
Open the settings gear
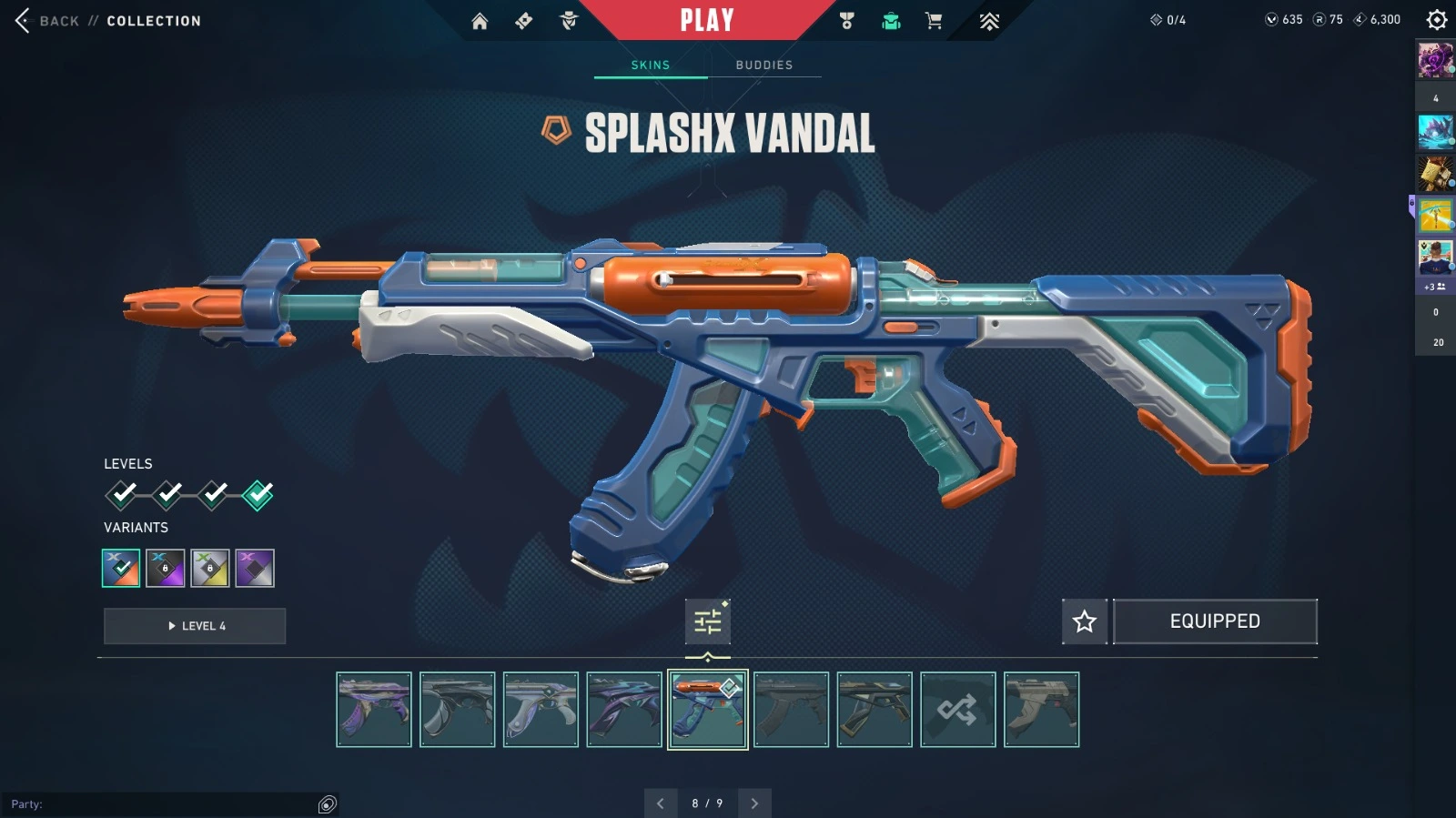point(1437,20)
